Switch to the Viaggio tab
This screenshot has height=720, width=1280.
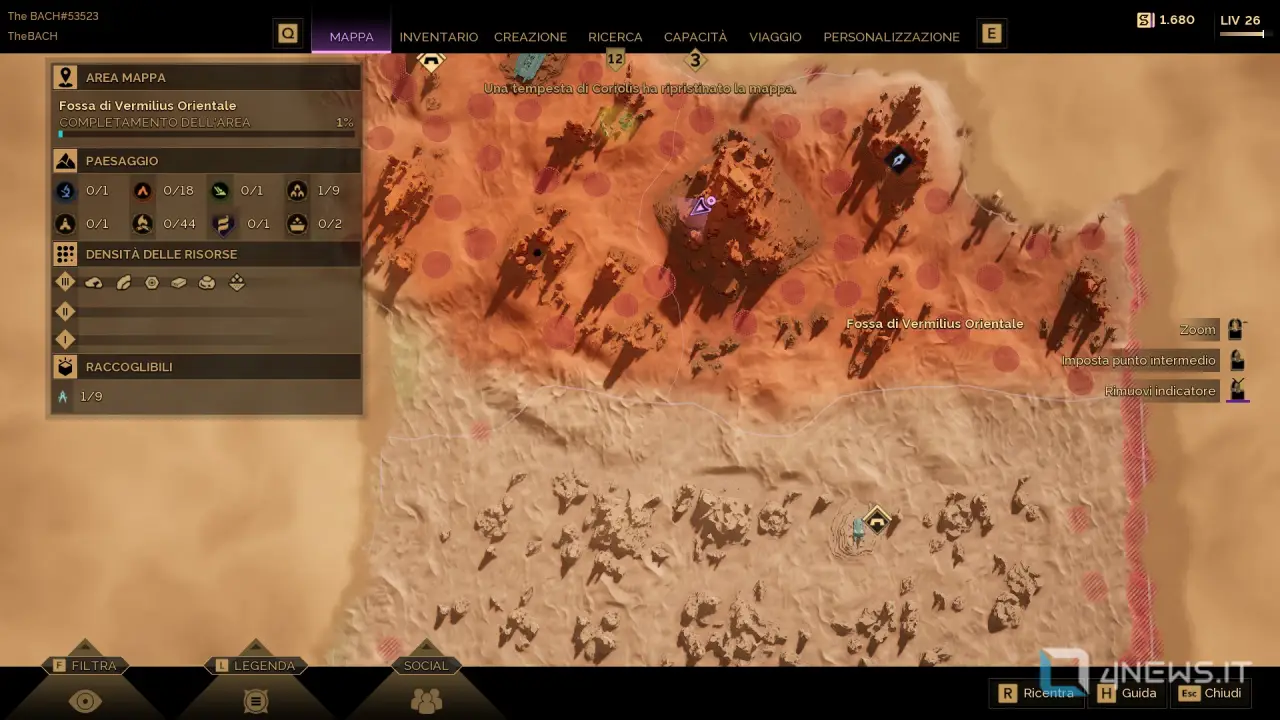tap(775, 37)
